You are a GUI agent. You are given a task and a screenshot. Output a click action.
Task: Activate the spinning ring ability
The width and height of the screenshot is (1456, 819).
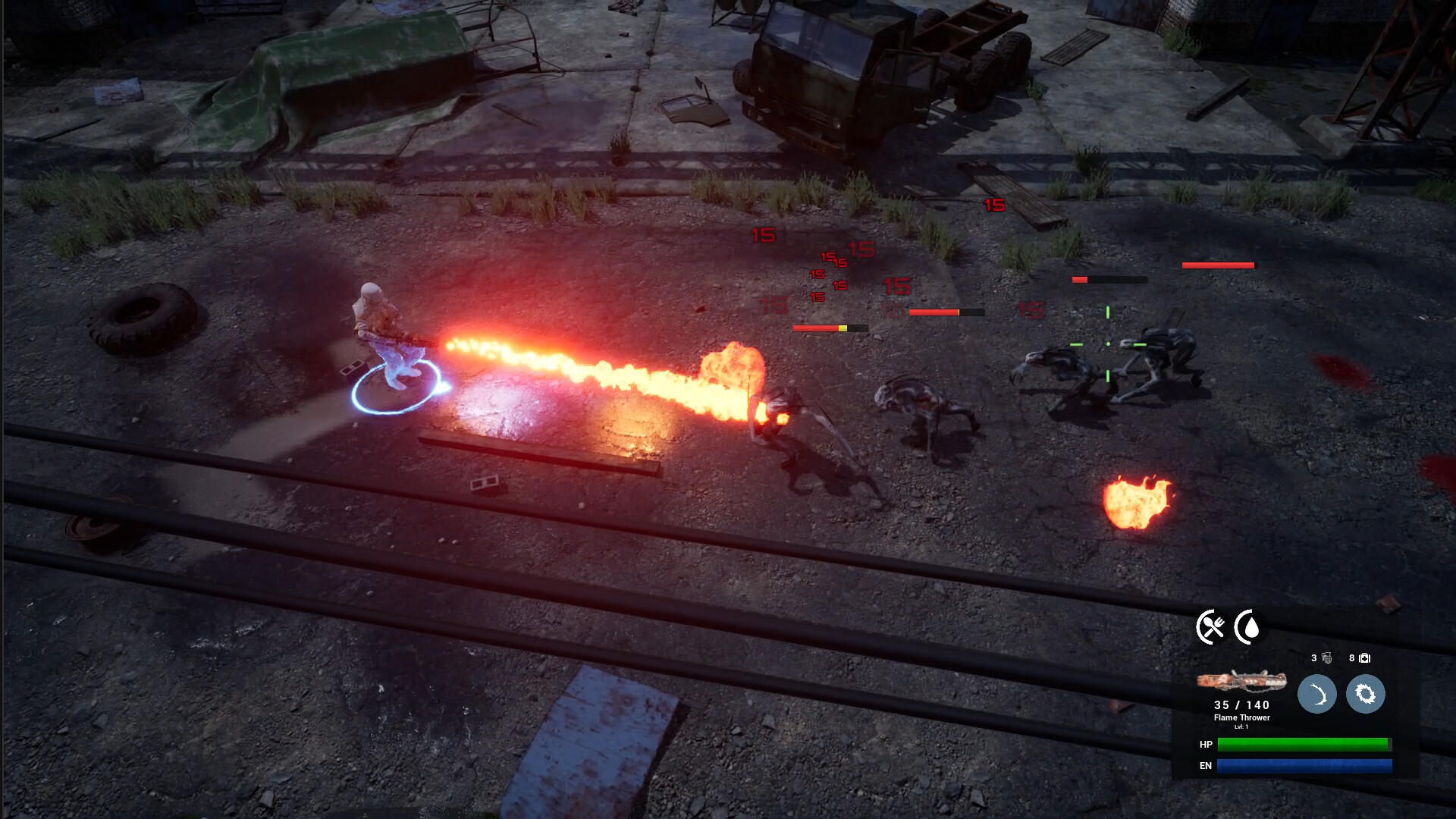pos(1365,694)
